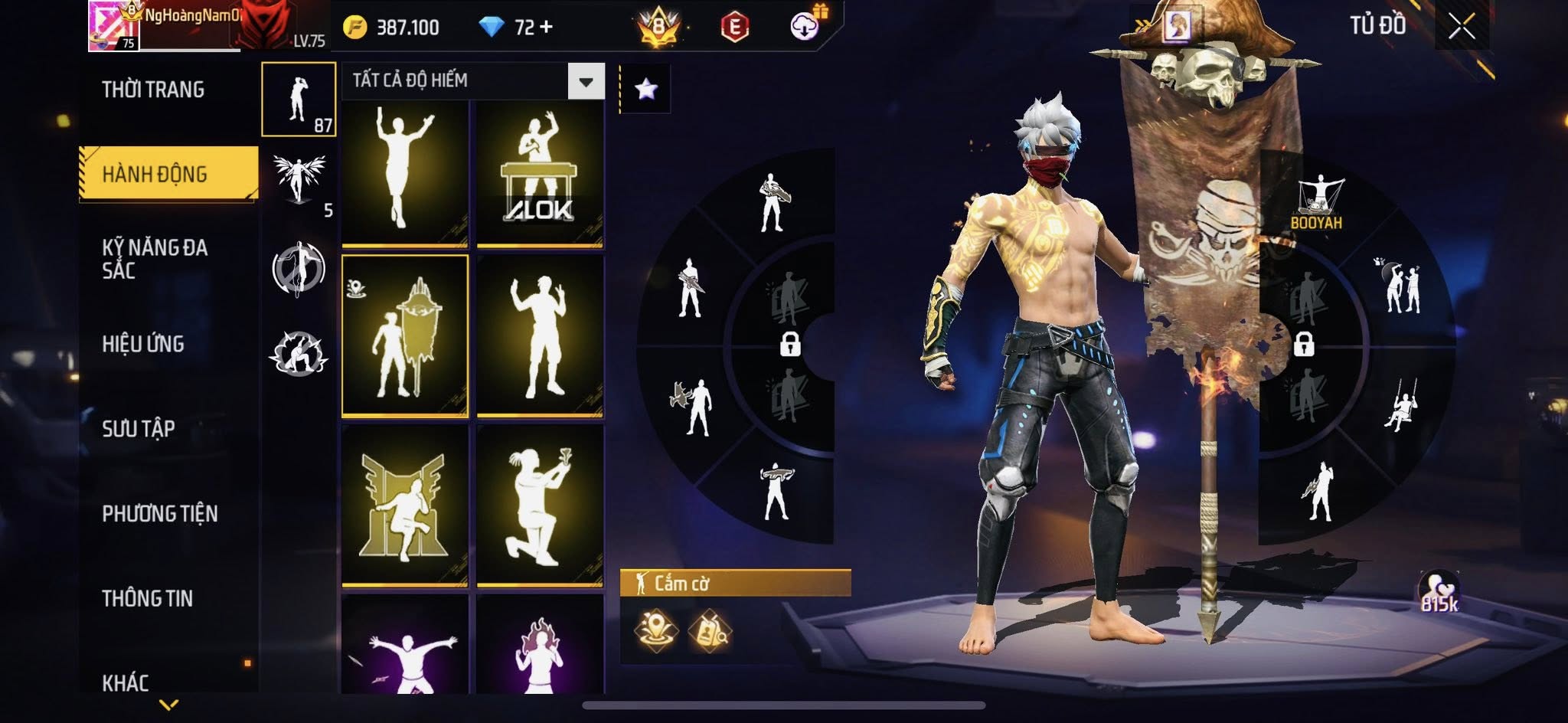Select the Hành Động category
This screenshot has width=1568, height=723.
pyautogui.click(x=155, y=175)
